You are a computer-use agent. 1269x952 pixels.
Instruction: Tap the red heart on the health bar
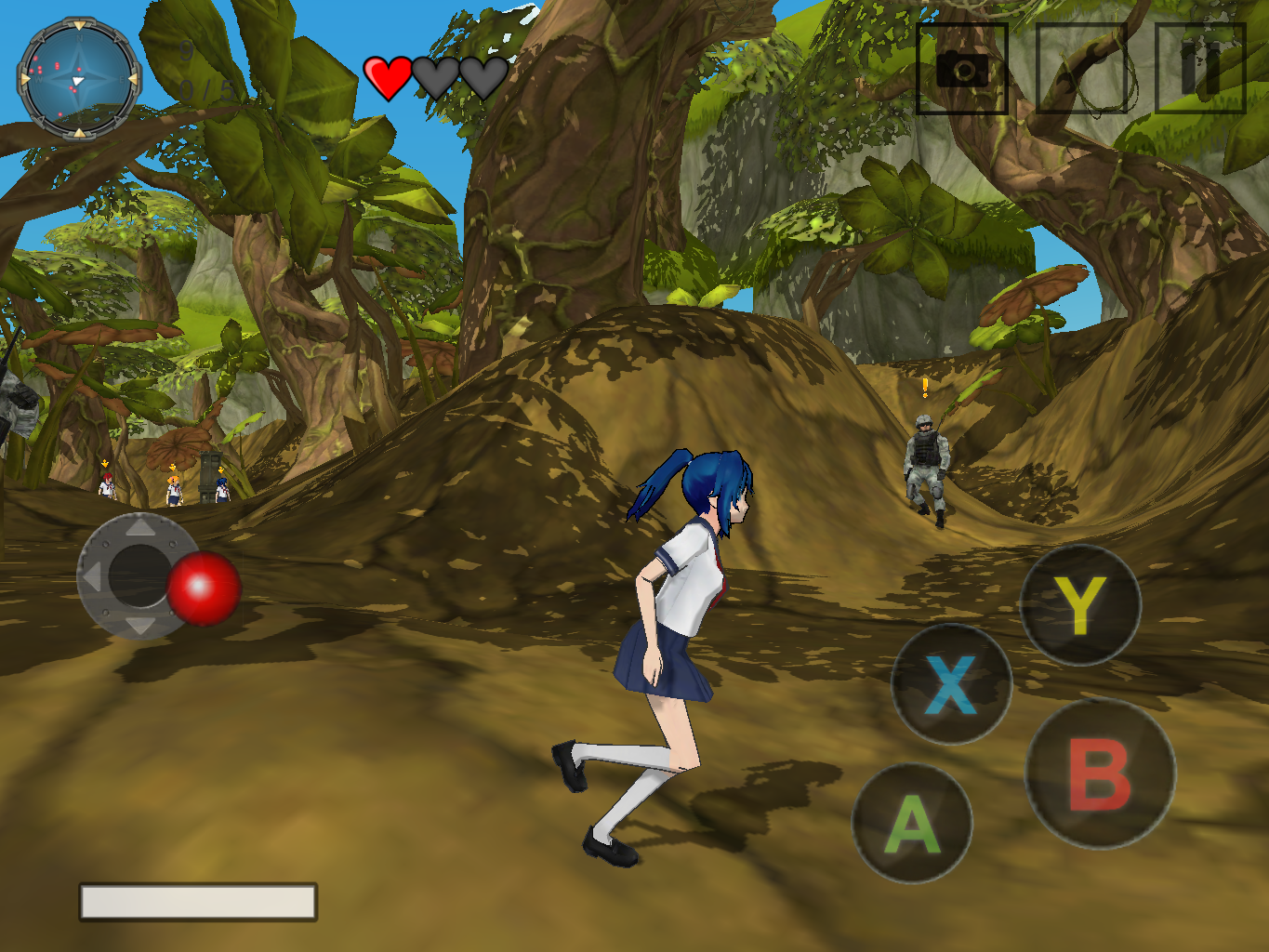389,77
